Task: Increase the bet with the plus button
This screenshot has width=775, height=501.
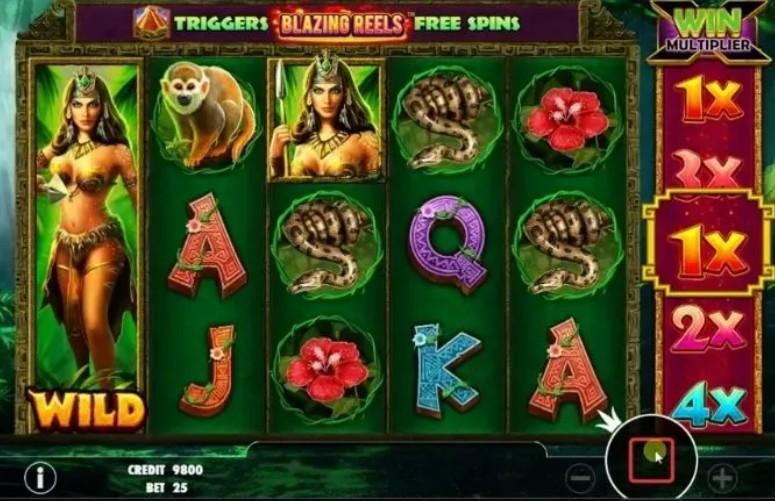Action: point(721,477)
